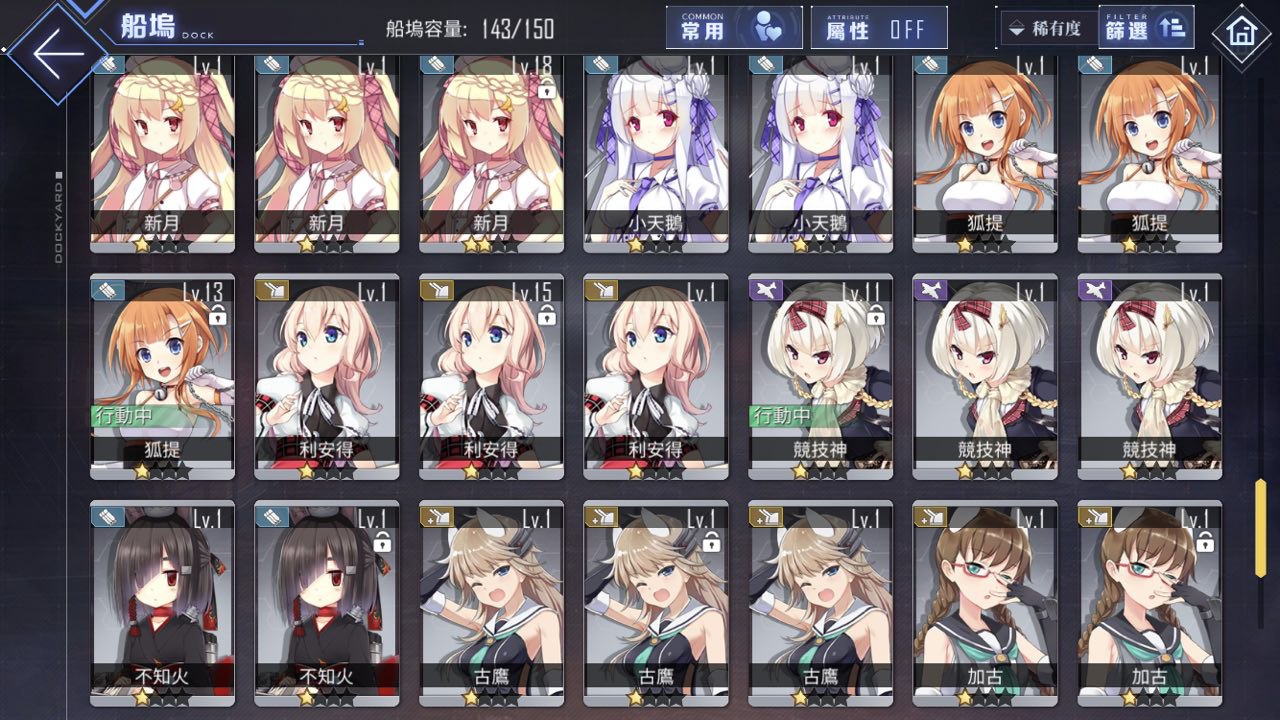Turn on the 屬性 attribute display
This screenshot has width=1280, height=720.
click(879, 28)
